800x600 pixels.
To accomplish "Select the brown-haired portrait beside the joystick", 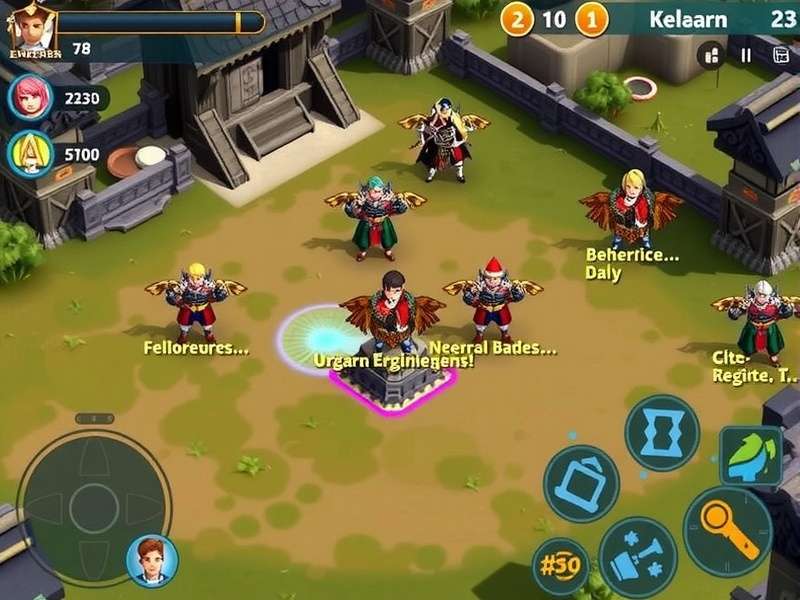I will pyautogui.click(x=152, y=560).
